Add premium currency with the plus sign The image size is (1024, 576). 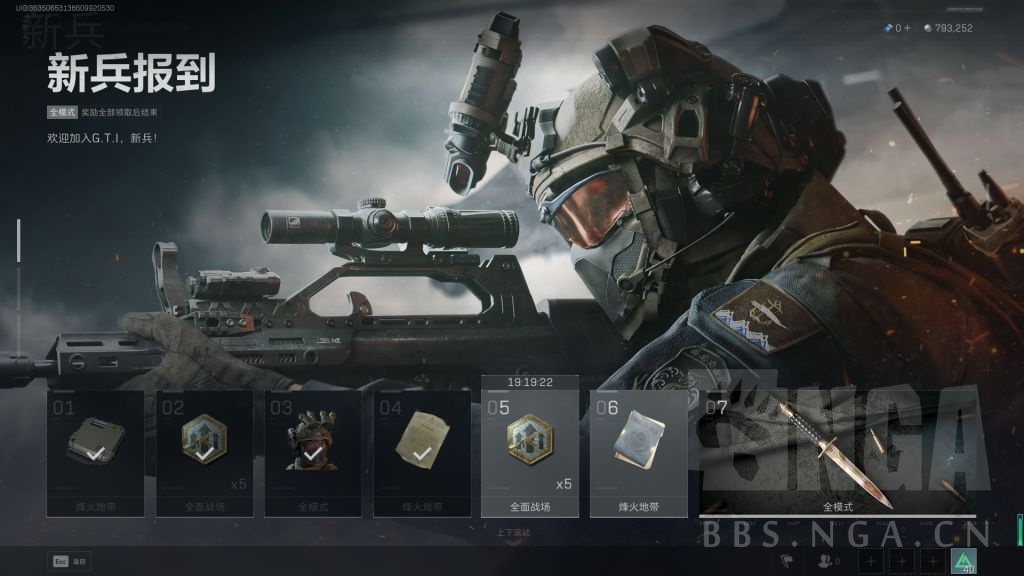point(908,28)
